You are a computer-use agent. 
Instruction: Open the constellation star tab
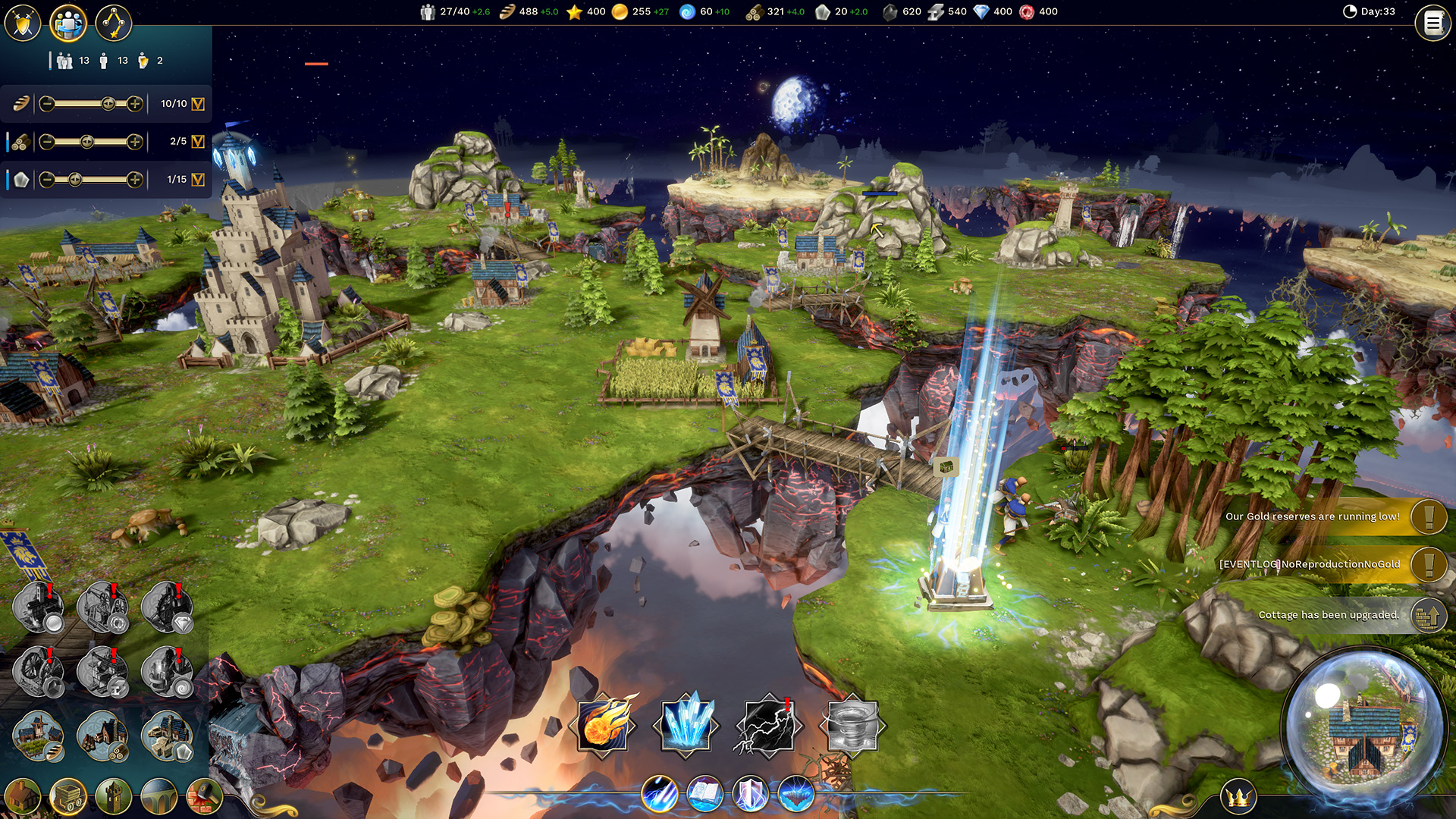[x=114, y=23]
